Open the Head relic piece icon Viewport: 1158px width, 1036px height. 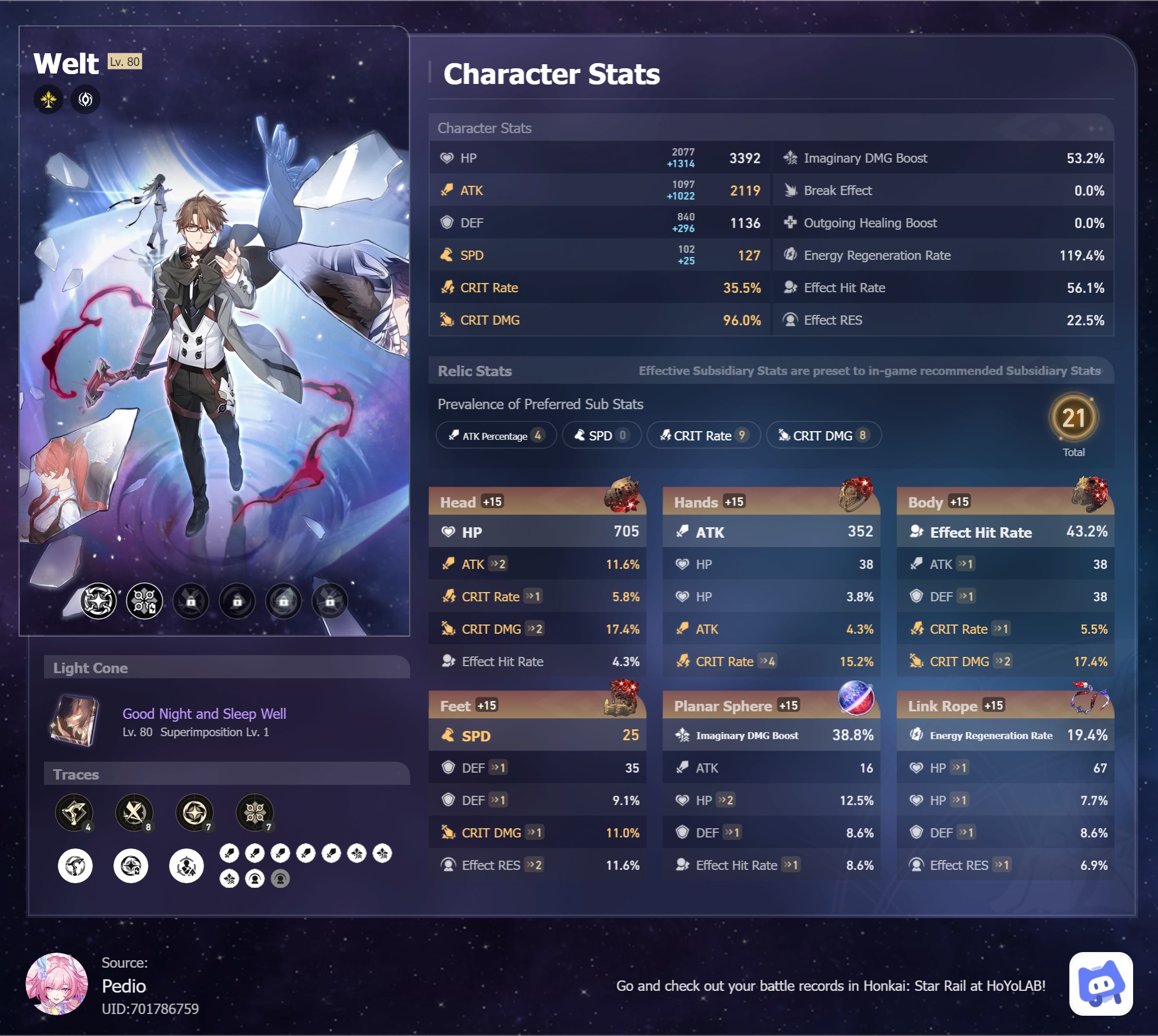(x=622, y=494)
